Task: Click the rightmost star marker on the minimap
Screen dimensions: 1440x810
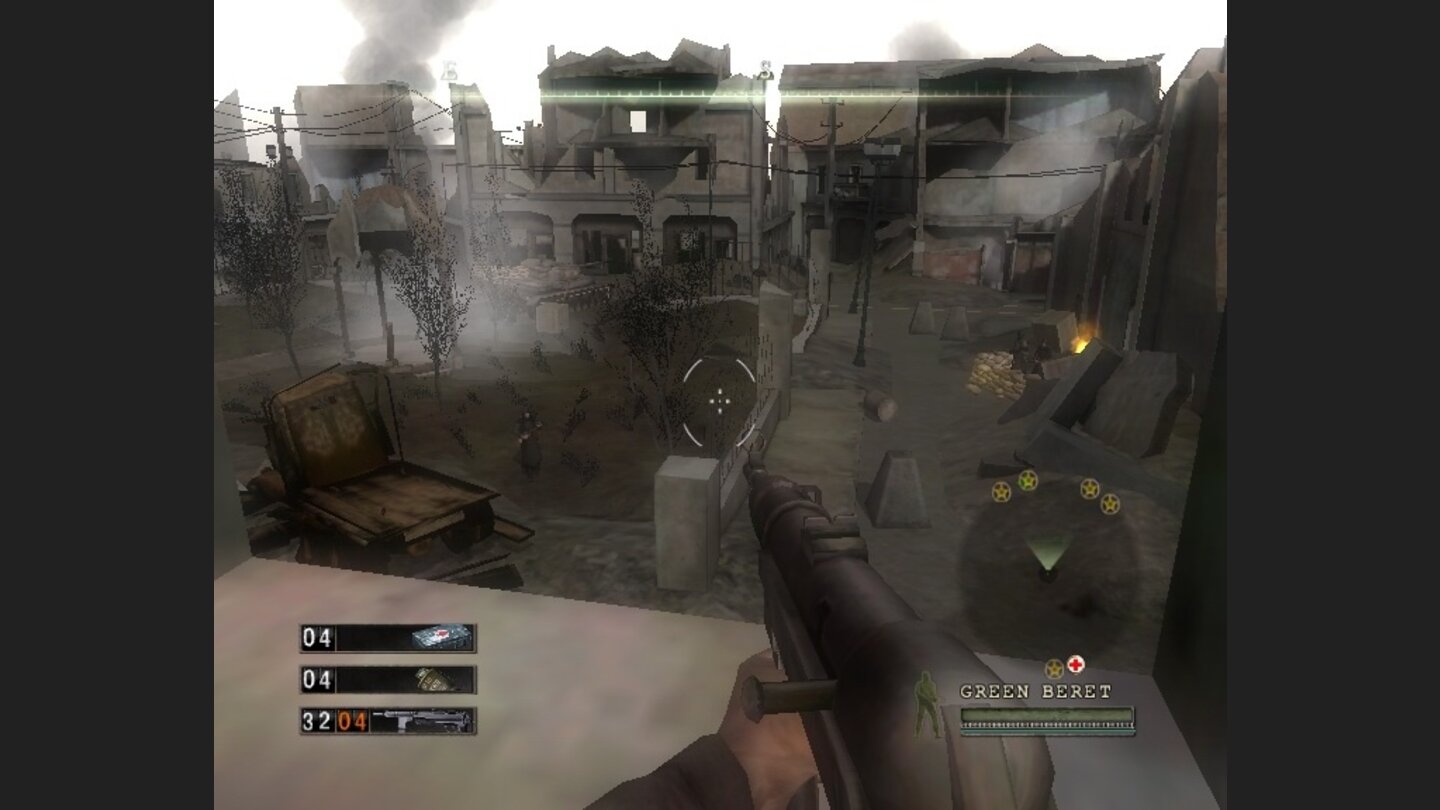Action: pyautogui.click(x=1110, y=503)
